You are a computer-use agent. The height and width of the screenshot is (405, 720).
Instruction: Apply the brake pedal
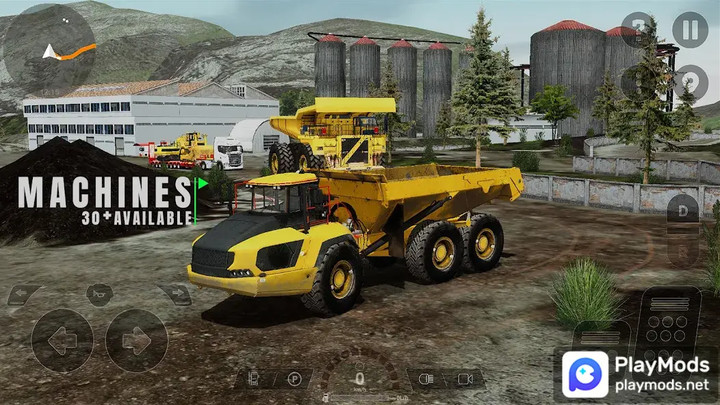pyautogui.click(x=599, y=337)
